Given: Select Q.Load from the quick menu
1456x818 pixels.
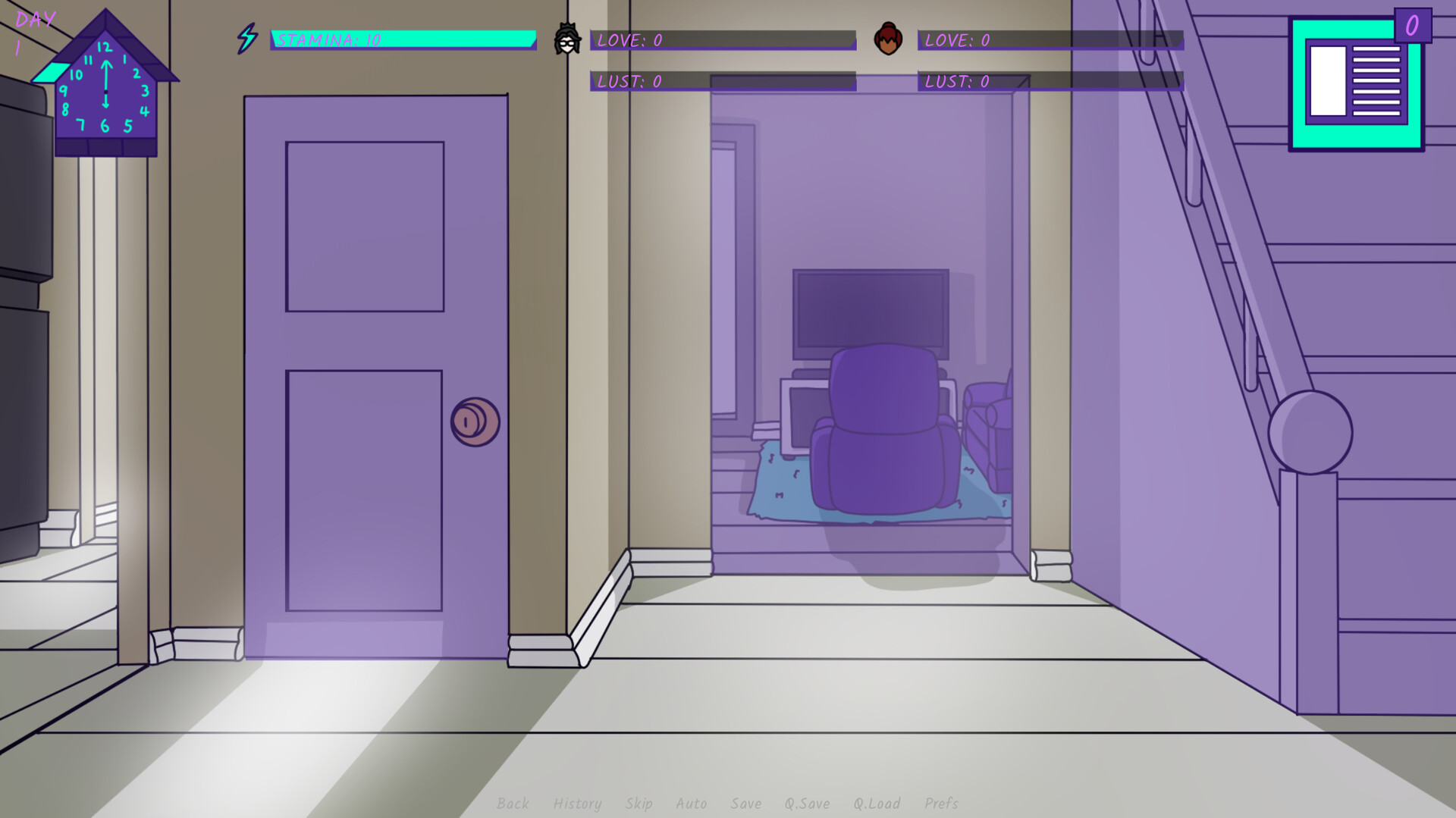Looking at the screenshot, I should pyautogui.click(x=877, y=804).
